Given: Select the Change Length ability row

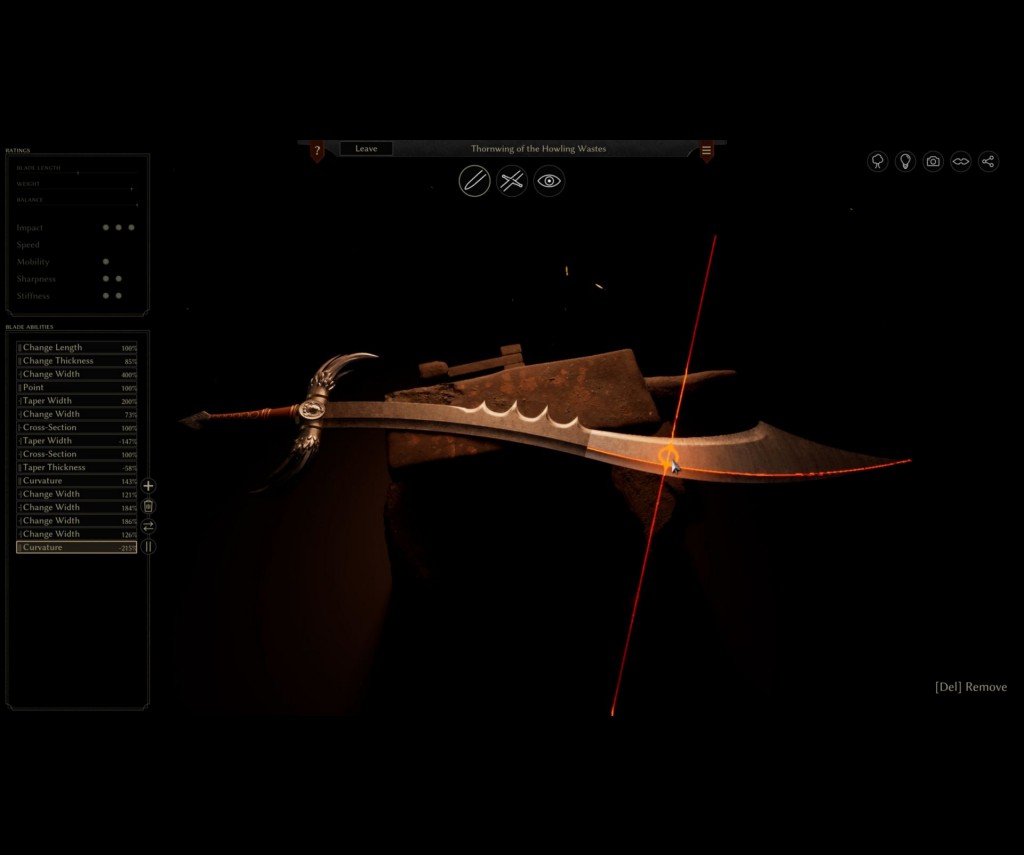Looking at the screenshot, I should (77, 348).
